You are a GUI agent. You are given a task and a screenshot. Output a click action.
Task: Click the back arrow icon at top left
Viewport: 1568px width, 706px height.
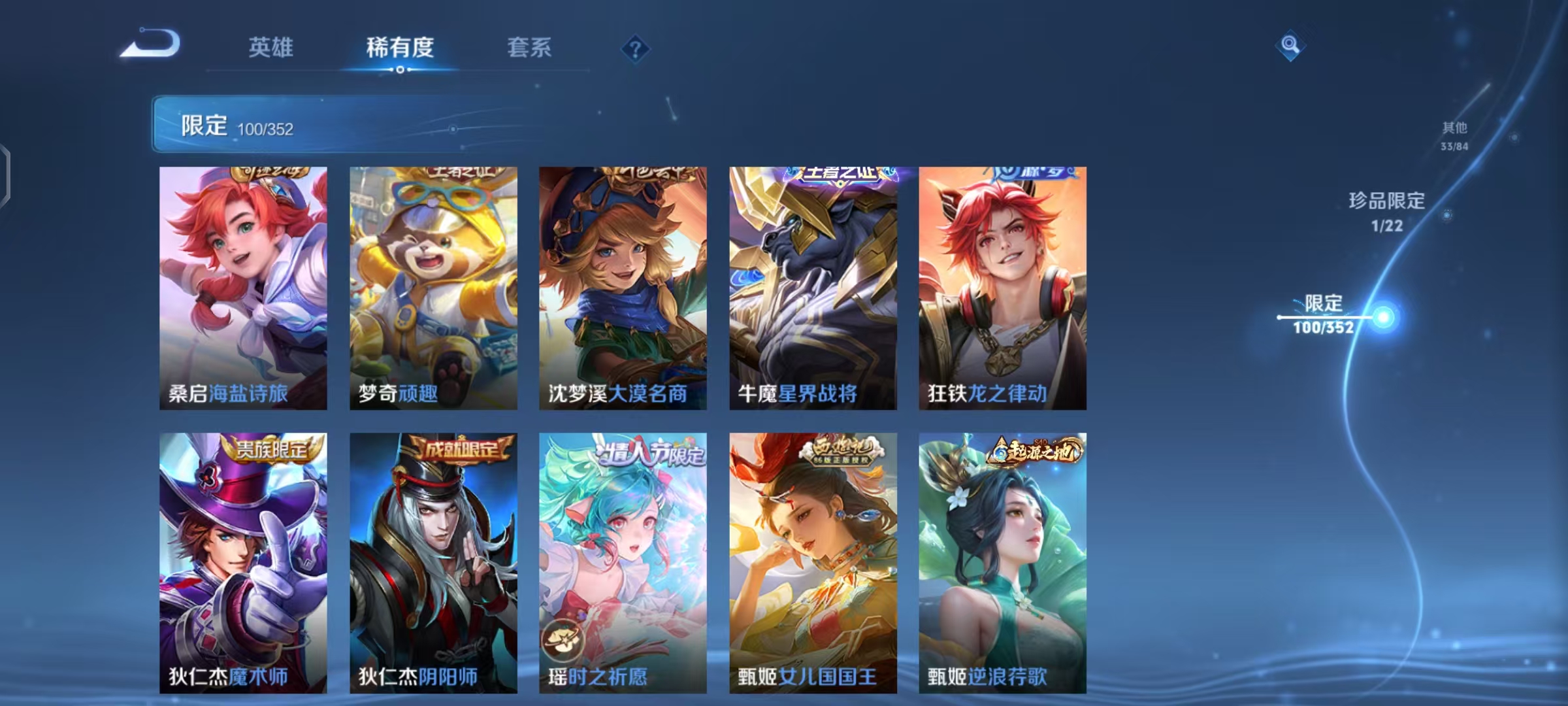coord(152,45)
